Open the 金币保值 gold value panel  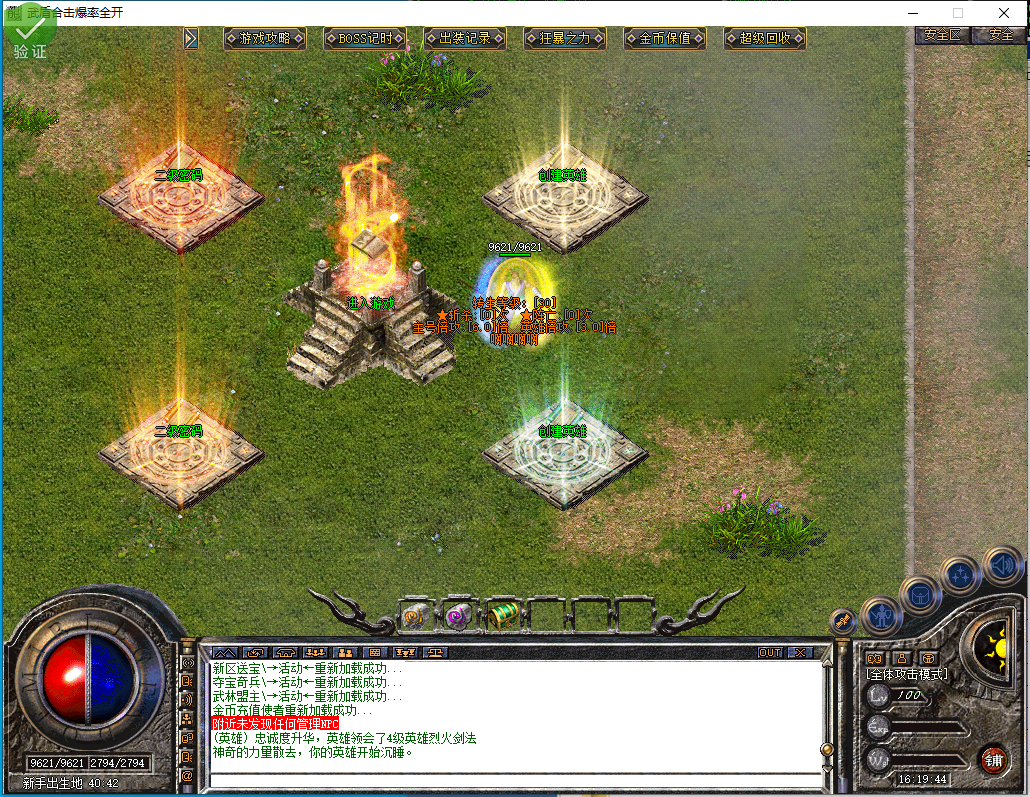(665, 38)
